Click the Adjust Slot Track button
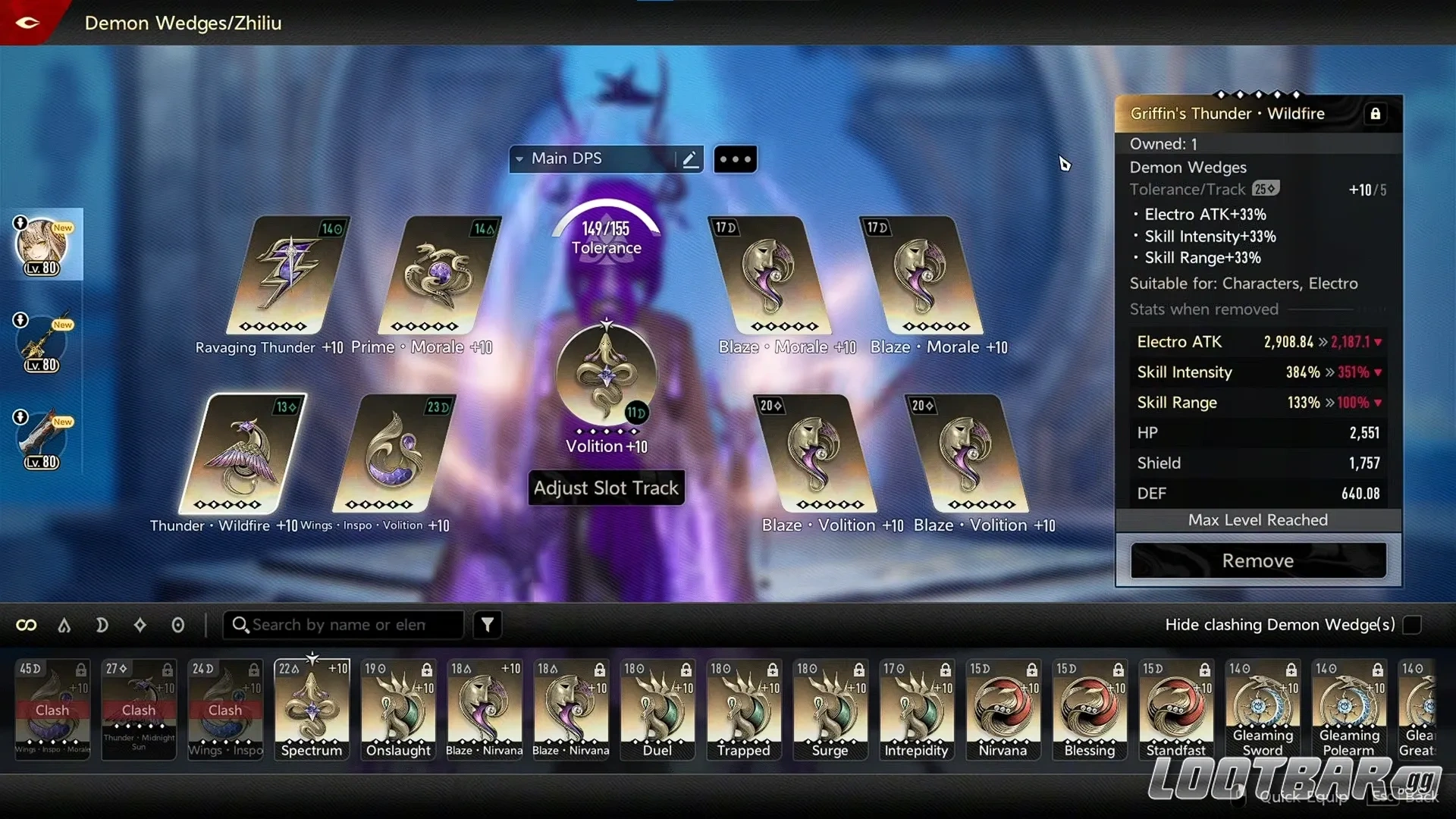1456x819 pixels. (606, 488)
